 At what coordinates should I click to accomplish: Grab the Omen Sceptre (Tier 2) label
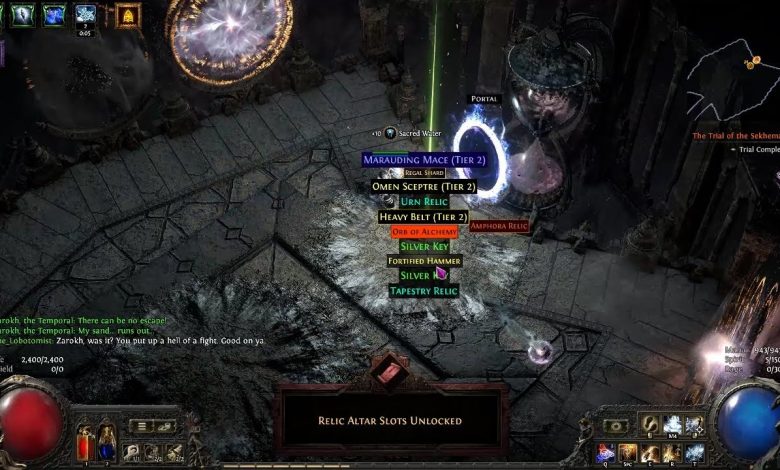point(423,186)
